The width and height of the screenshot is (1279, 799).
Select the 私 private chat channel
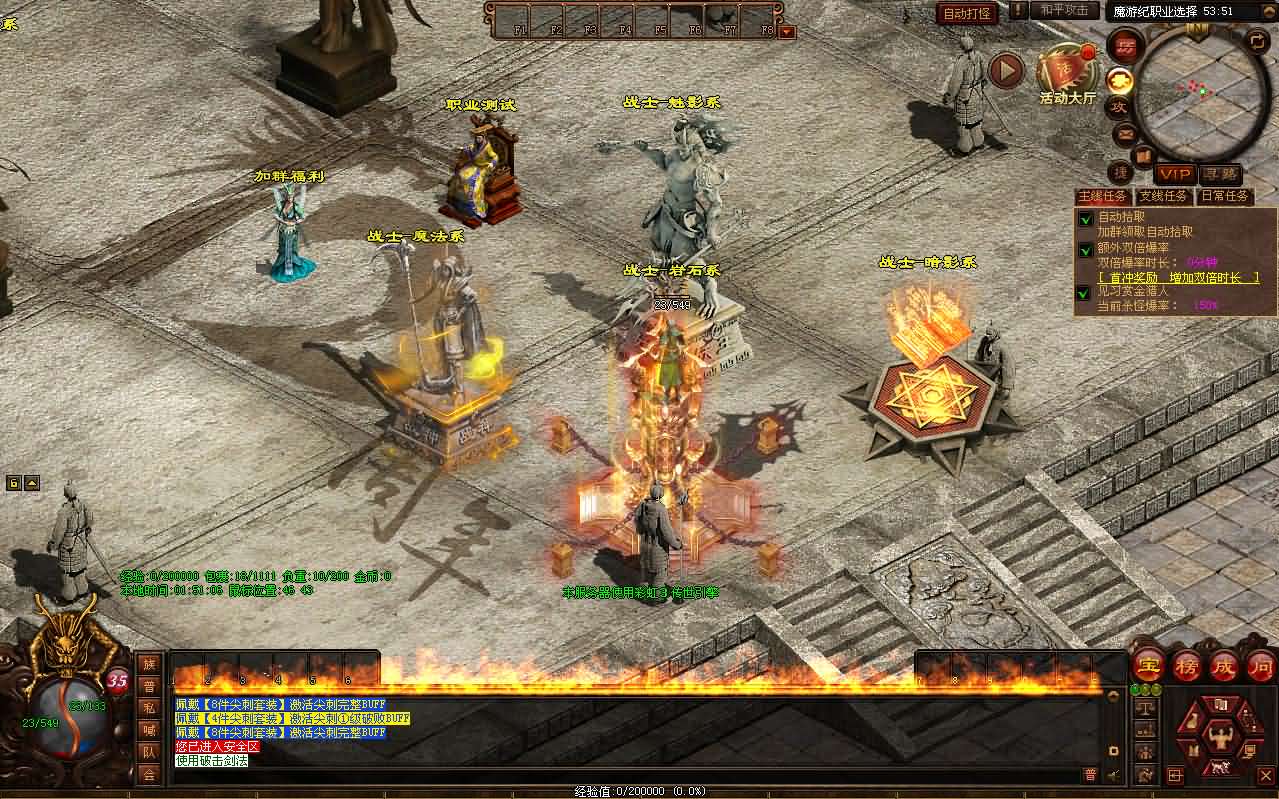tap(149, 708)
